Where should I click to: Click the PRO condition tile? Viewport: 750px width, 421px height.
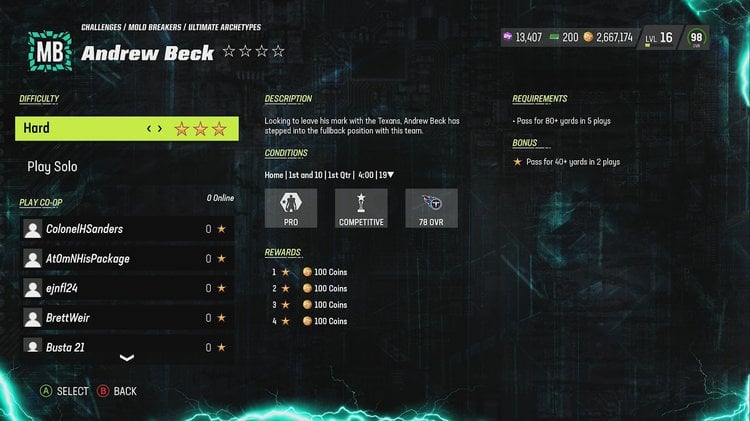click(291, 208)
